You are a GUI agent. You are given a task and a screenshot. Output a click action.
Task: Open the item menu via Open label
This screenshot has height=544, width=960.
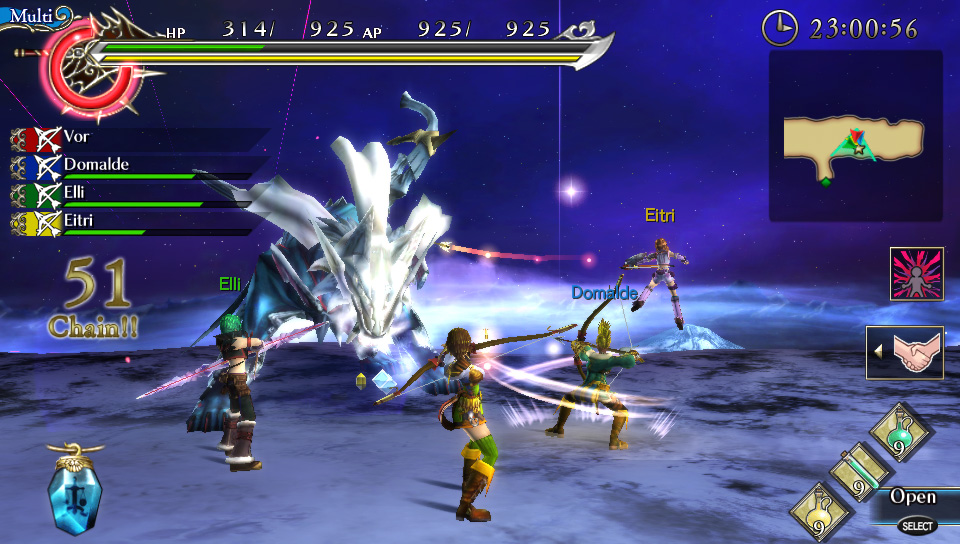(x=913, y=497)
